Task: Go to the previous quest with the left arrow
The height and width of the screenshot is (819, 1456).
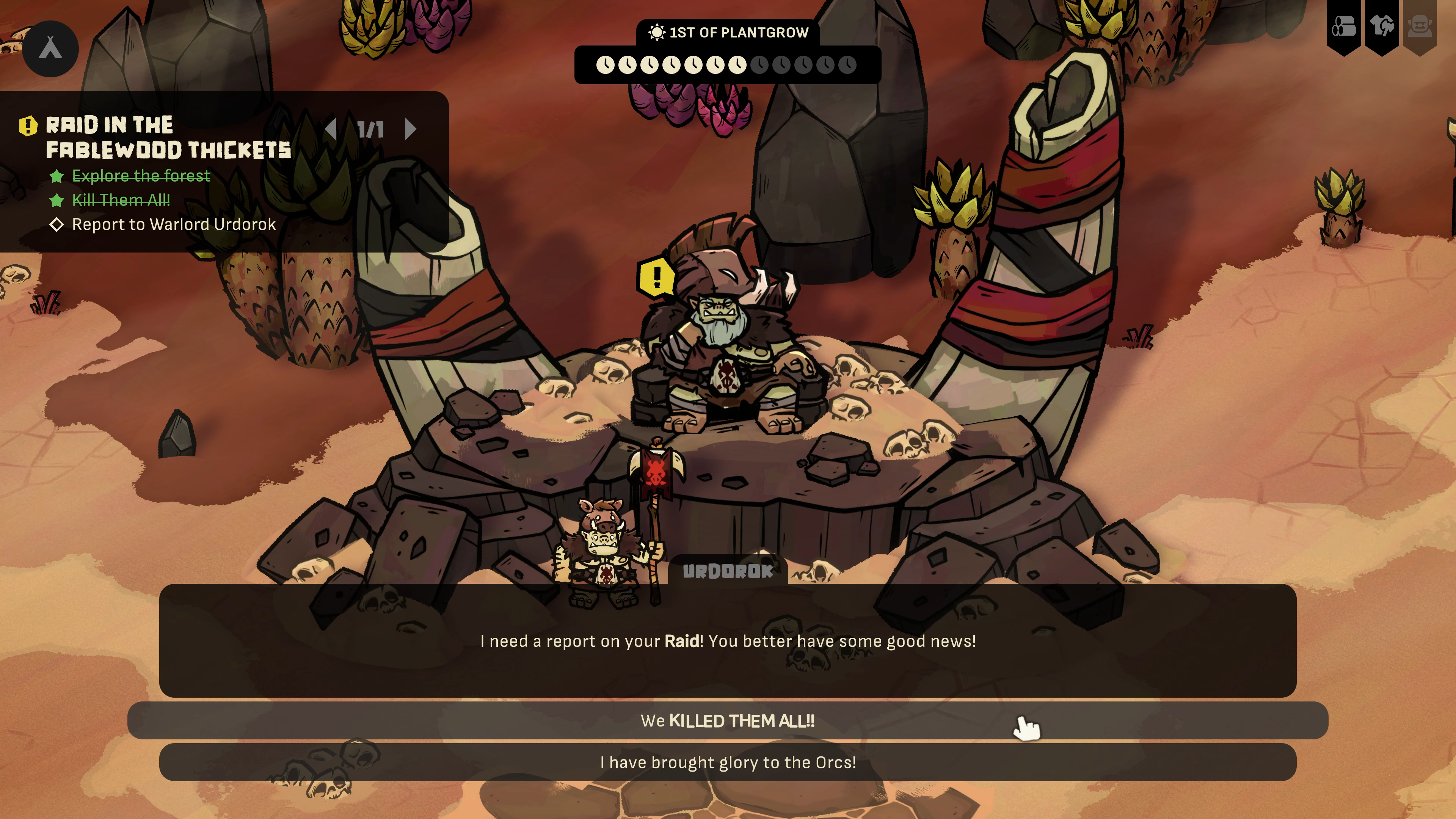Action: [x=331, y=129]
